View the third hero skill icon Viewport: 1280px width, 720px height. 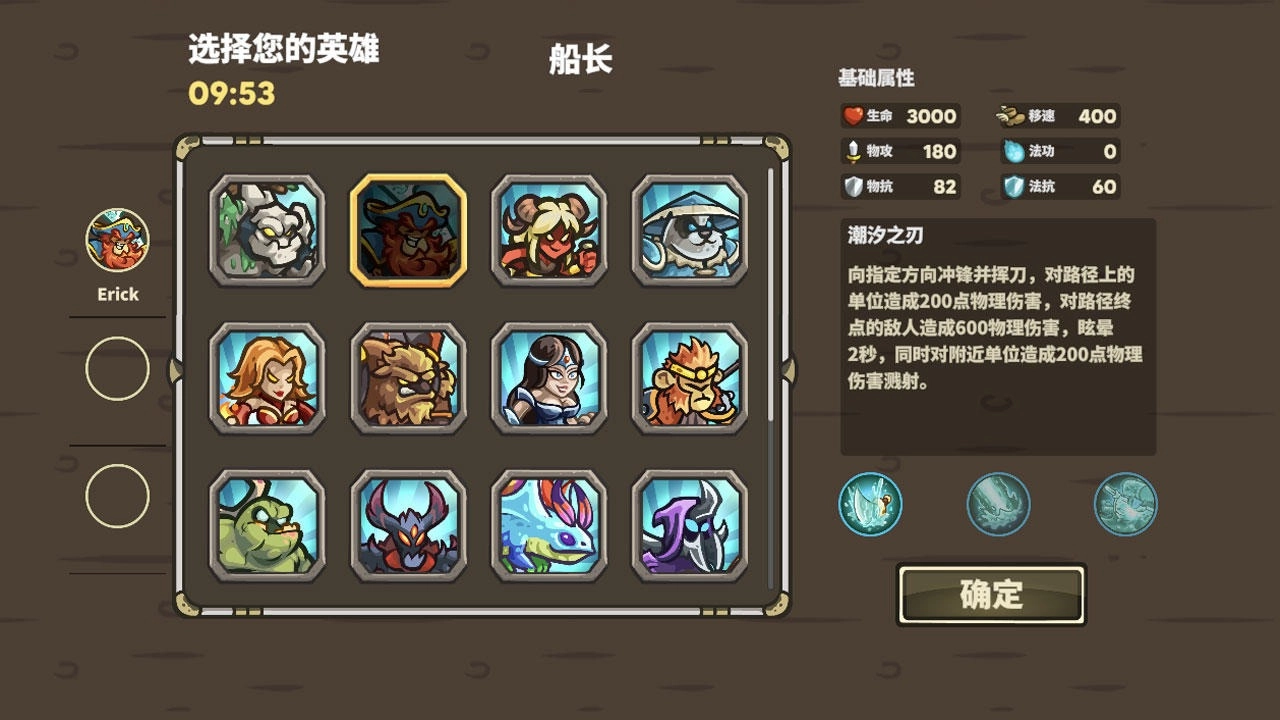(1125, 505)
